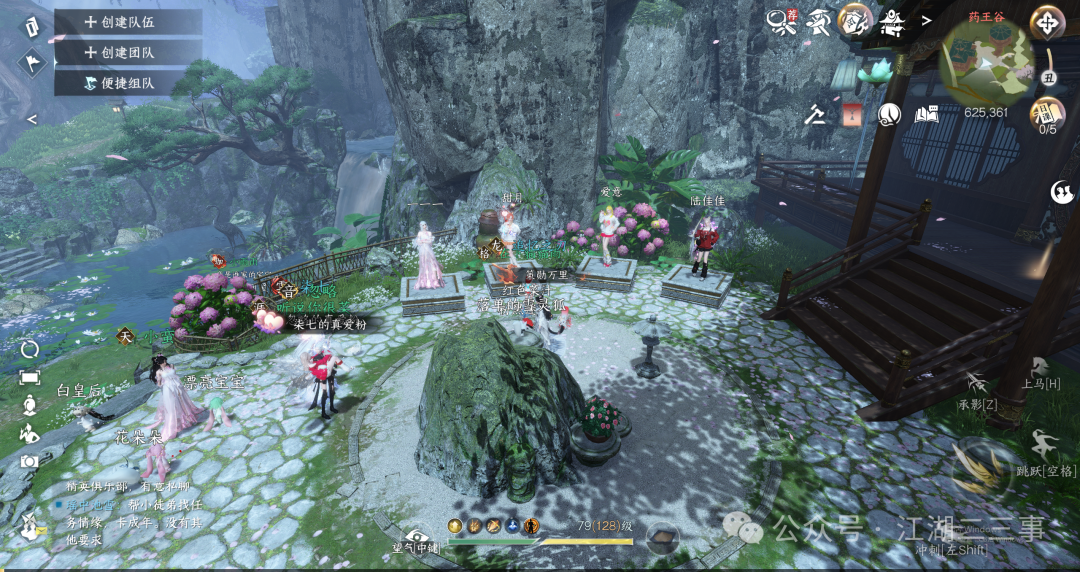The width and height of the screenshot is (1080, 572).
Task: Select 创建团队 to create a raid group
Action: tap(126, 52)
